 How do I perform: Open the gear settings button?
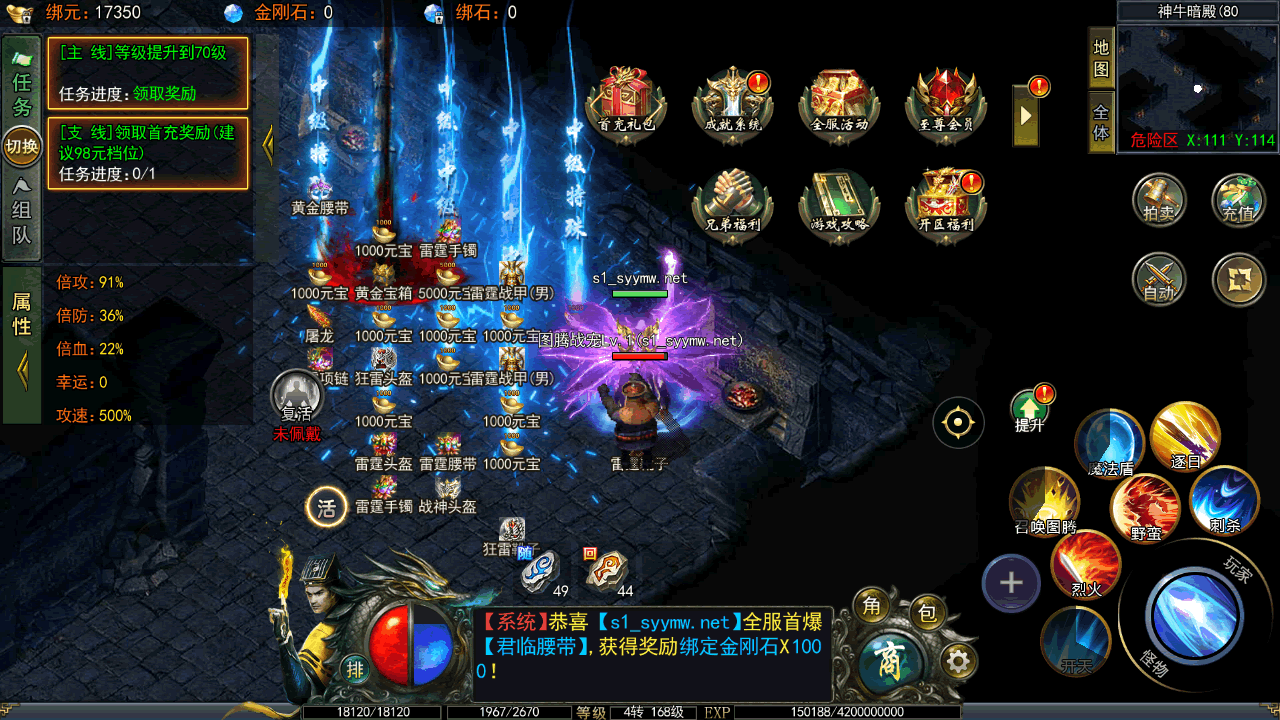point(958,661)
